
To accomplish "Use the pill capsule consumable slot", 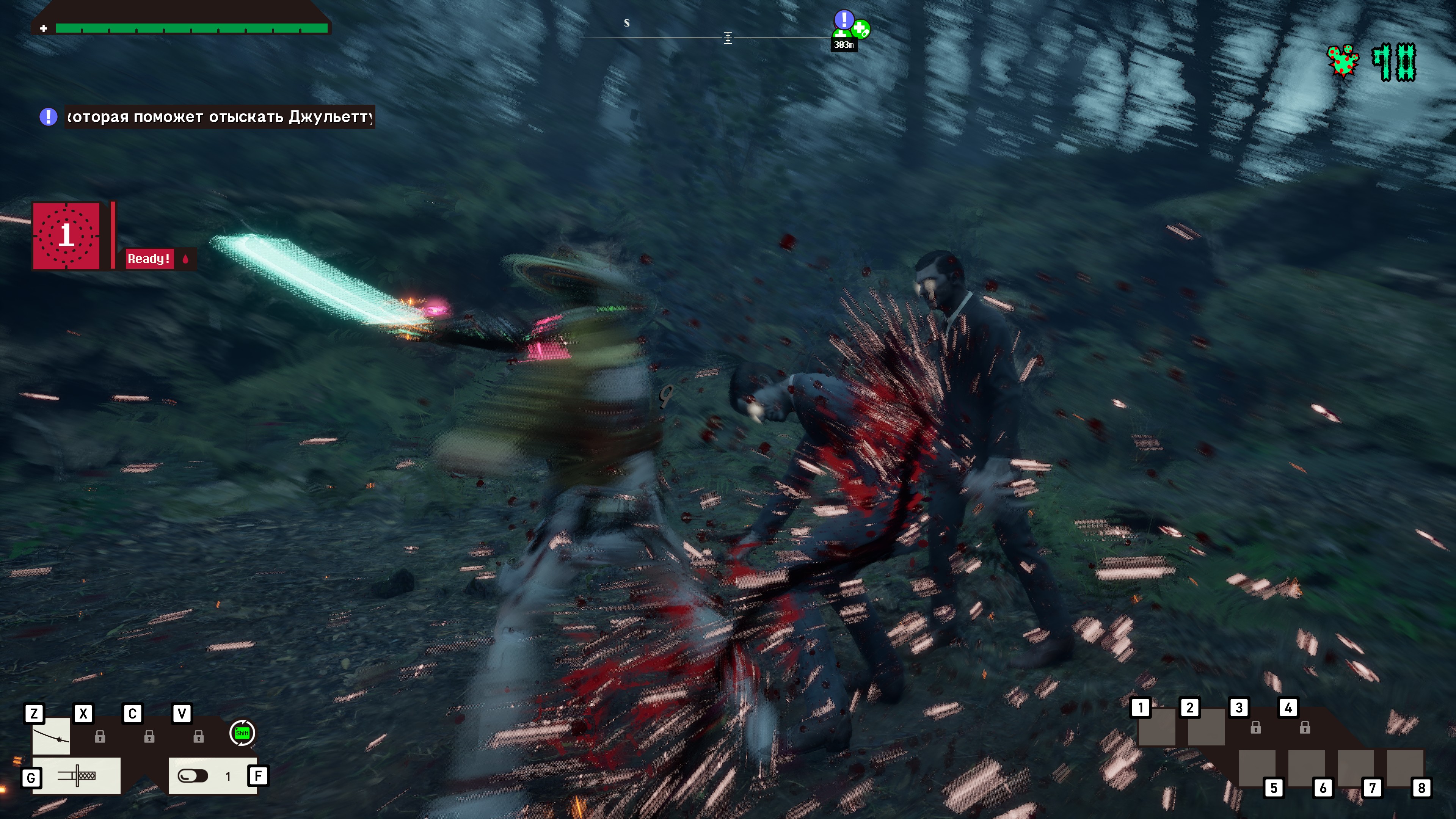I will (x=193, y=775).
